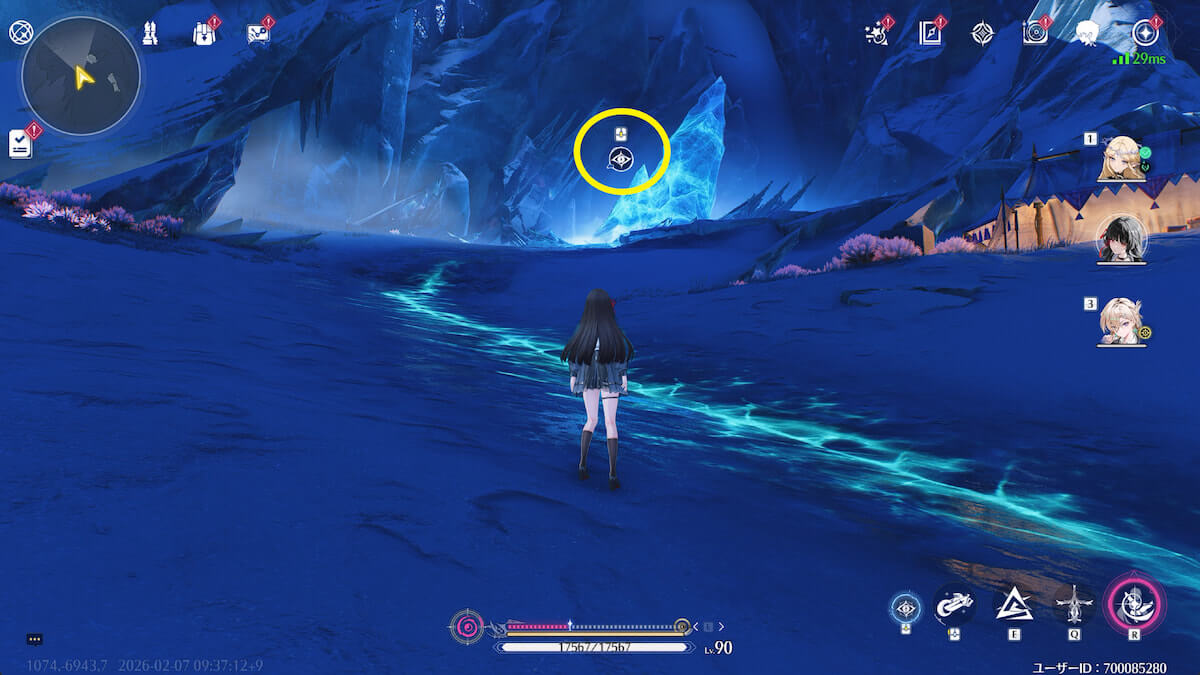This screenshot has height=675, width=1200.
Task: Unleash the pink-ringed ultimate skill
Action: 1134,603
